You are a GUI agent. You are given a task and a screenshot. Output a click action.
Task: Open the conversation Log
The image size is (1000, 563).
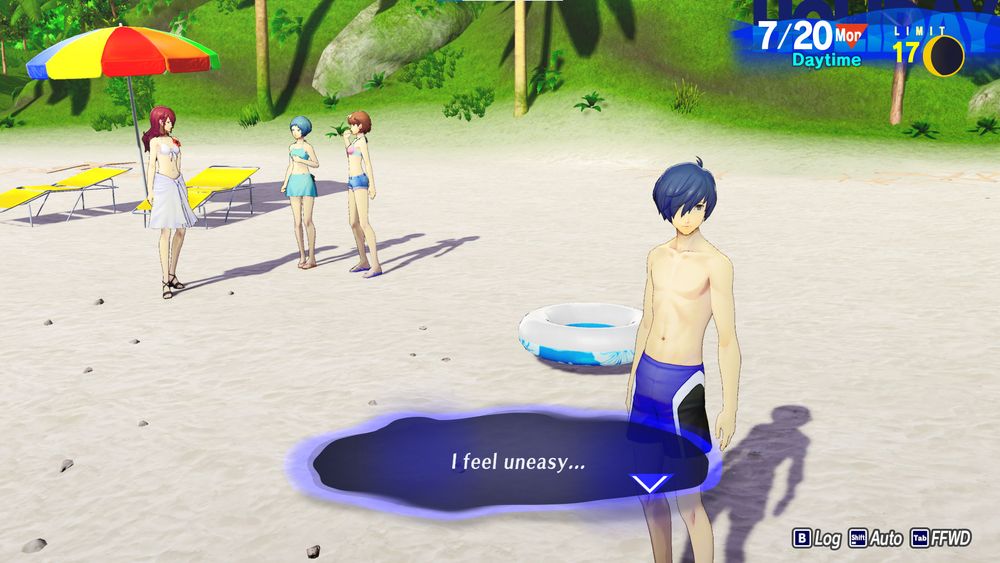pos(816,538)
